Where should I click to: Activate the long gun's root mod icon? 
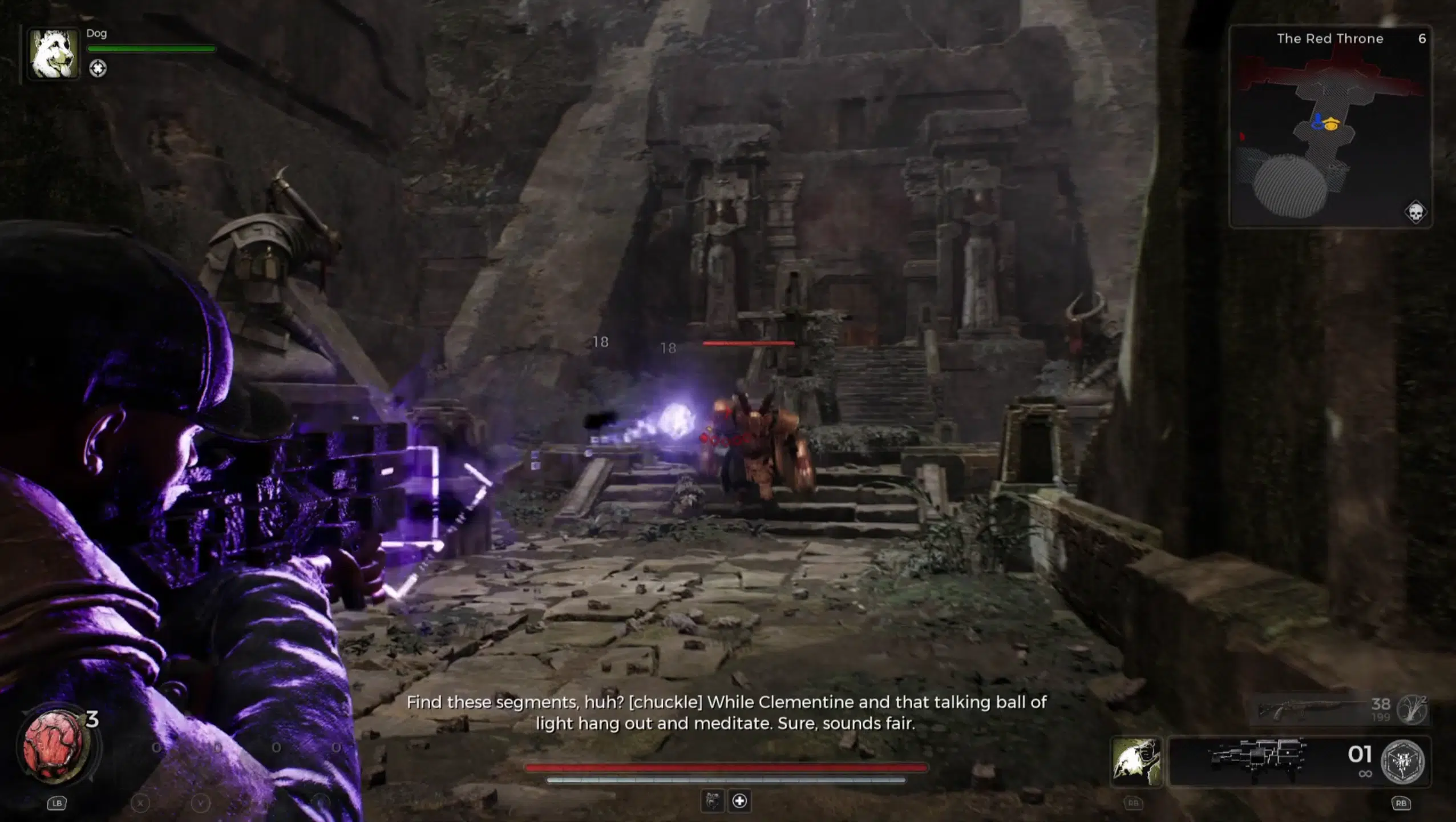1411,708
